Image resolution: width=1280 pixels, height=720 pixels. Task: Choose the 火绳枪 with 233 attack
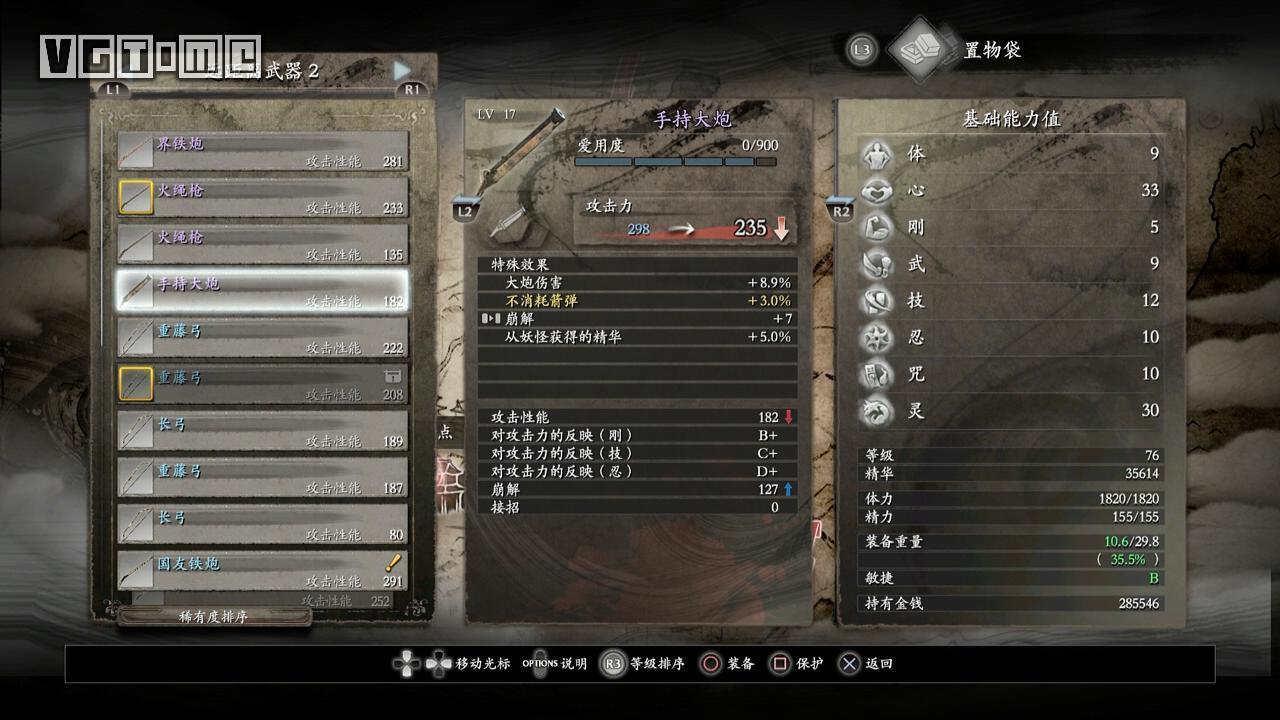coord(262,198)
